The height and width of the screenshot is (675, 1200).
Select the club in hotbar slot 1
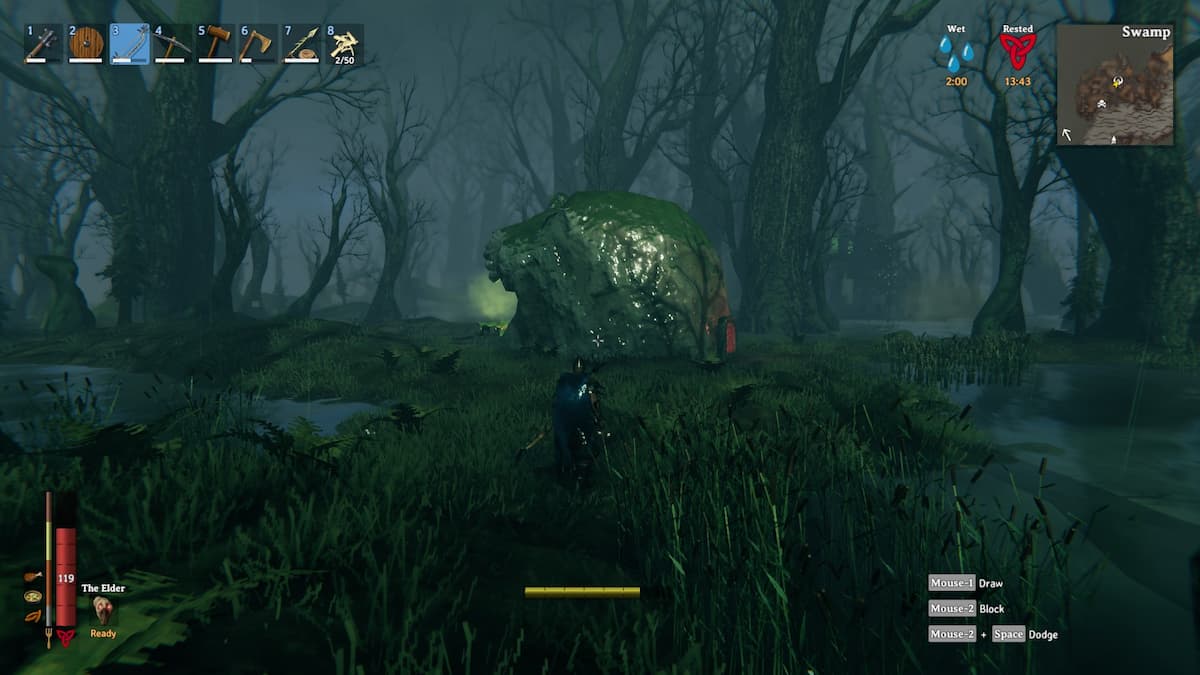pos(43,44)
